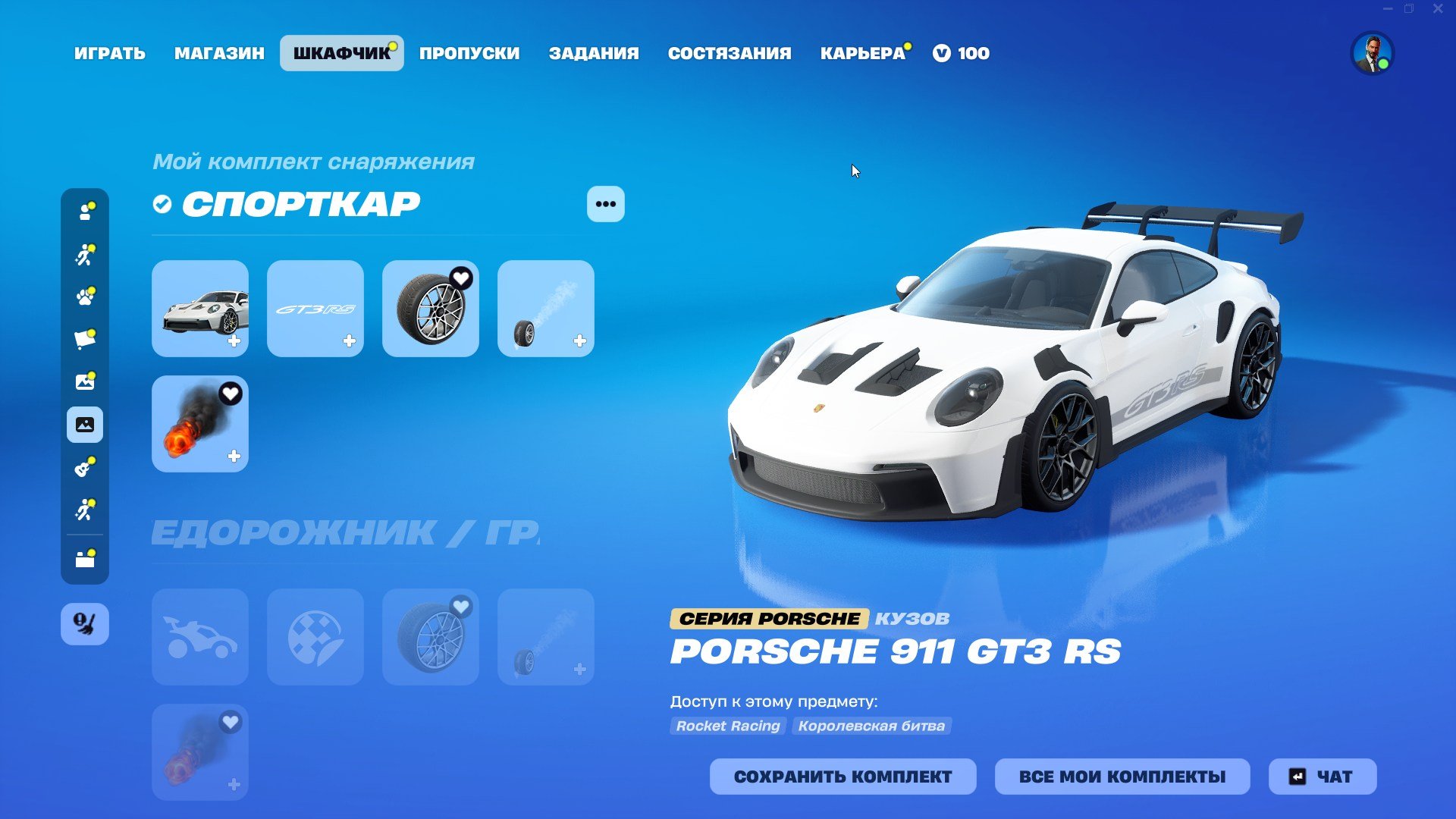
Task: Open the КАРЬЕРА tab
Action: click(863, 53)
